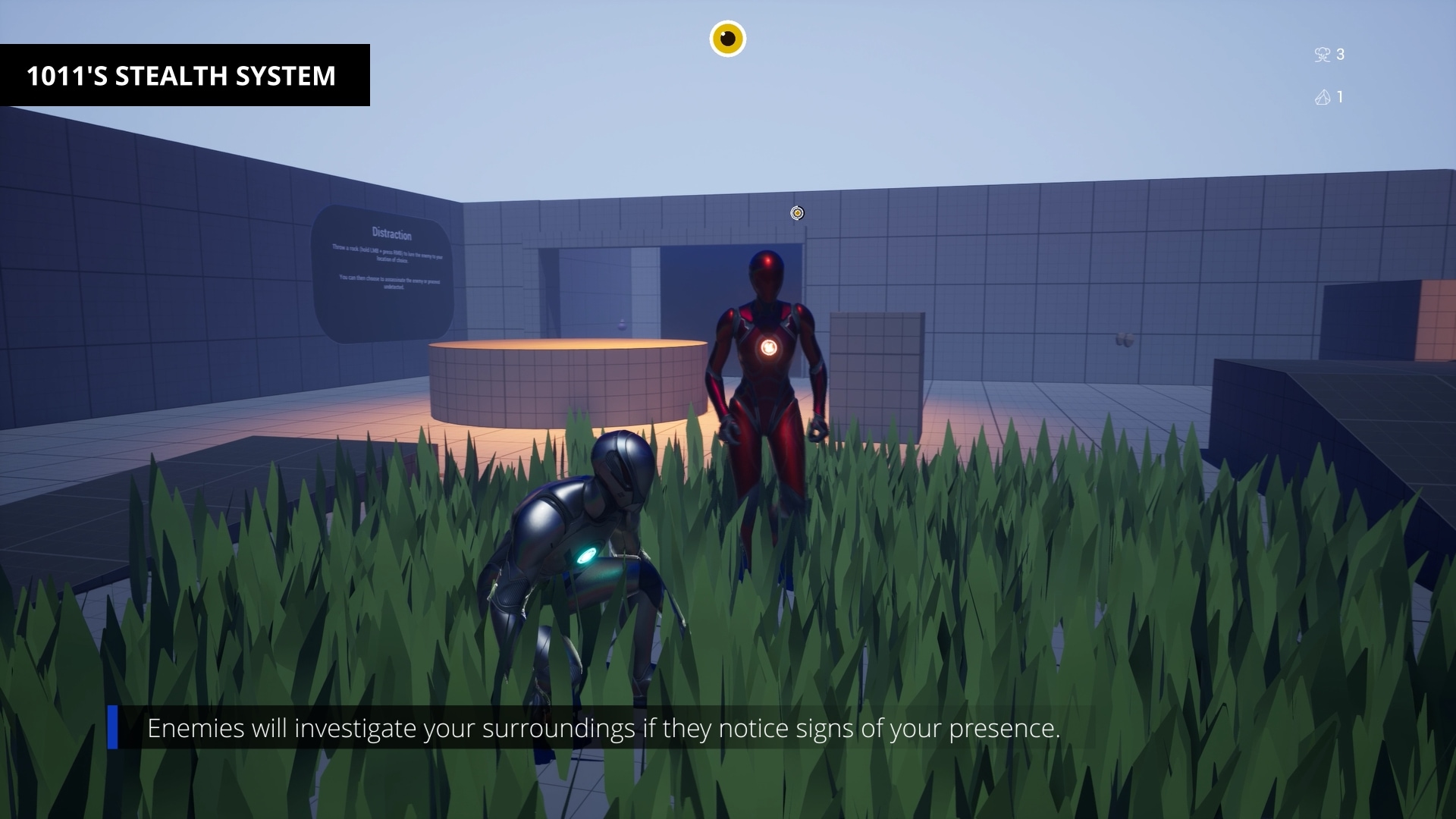1456x819 pixels.
Task: Click the yellow eye detection indicator
Action: pos(727,39)
